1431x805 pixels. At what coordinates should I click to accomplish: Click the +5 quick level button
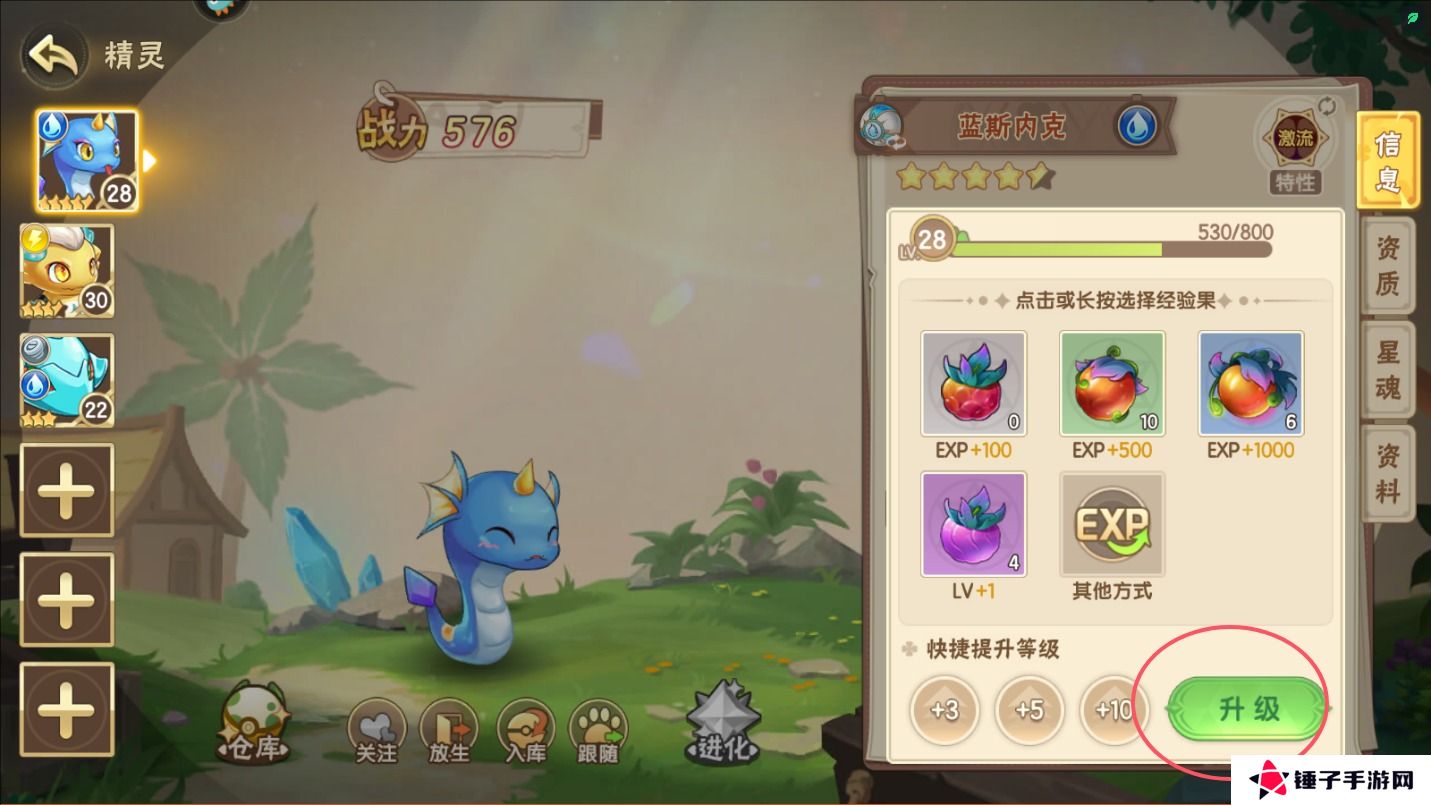(x=1028, y=710)
